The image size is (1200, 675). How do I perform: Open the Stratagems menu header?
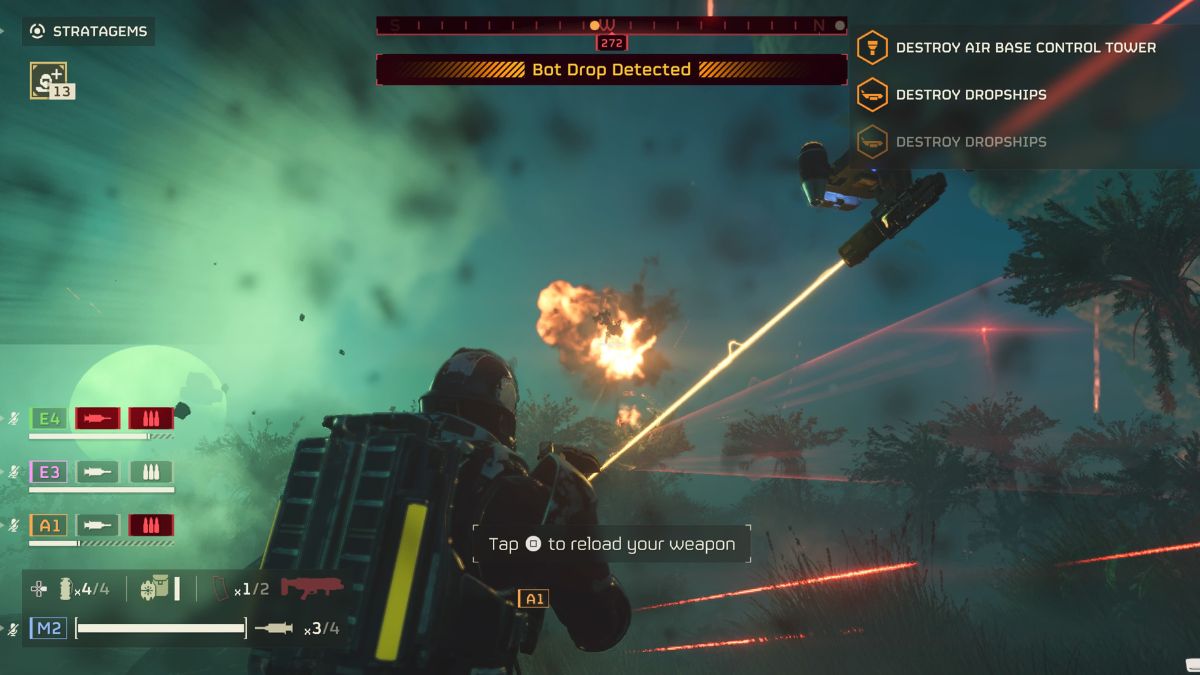(89, 31)
